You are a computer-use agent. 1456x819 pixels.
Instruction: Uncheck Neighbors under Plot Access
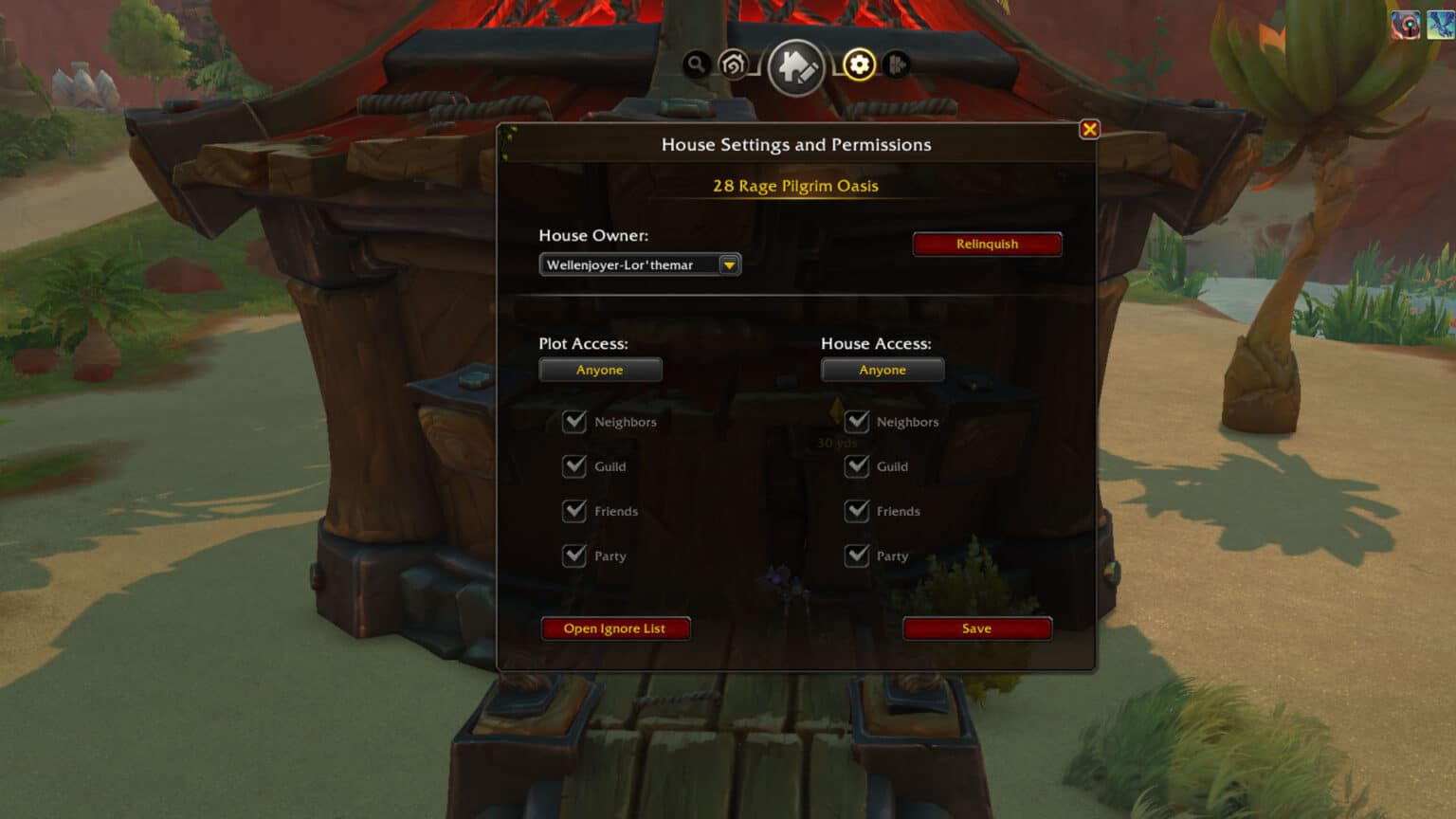[574, 422]
